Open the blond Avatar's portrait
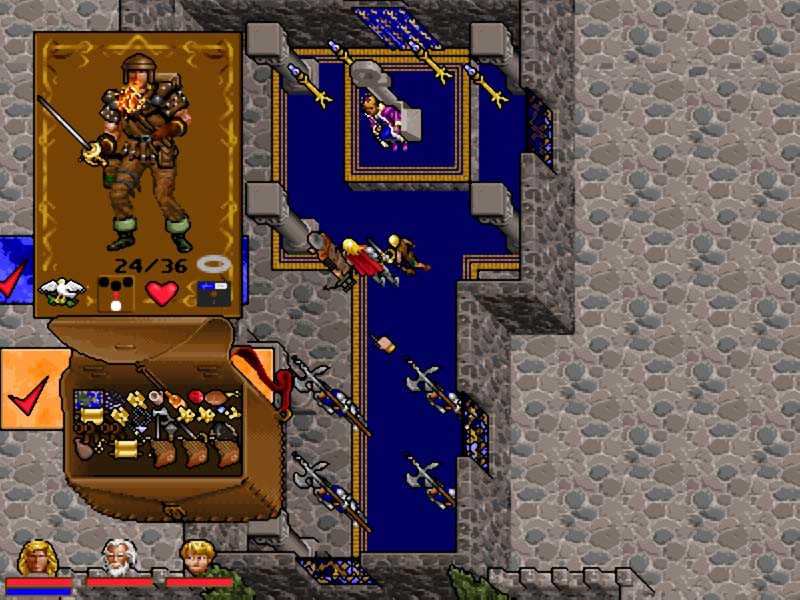The image size is (800, 600). click(x=37, y=557)
